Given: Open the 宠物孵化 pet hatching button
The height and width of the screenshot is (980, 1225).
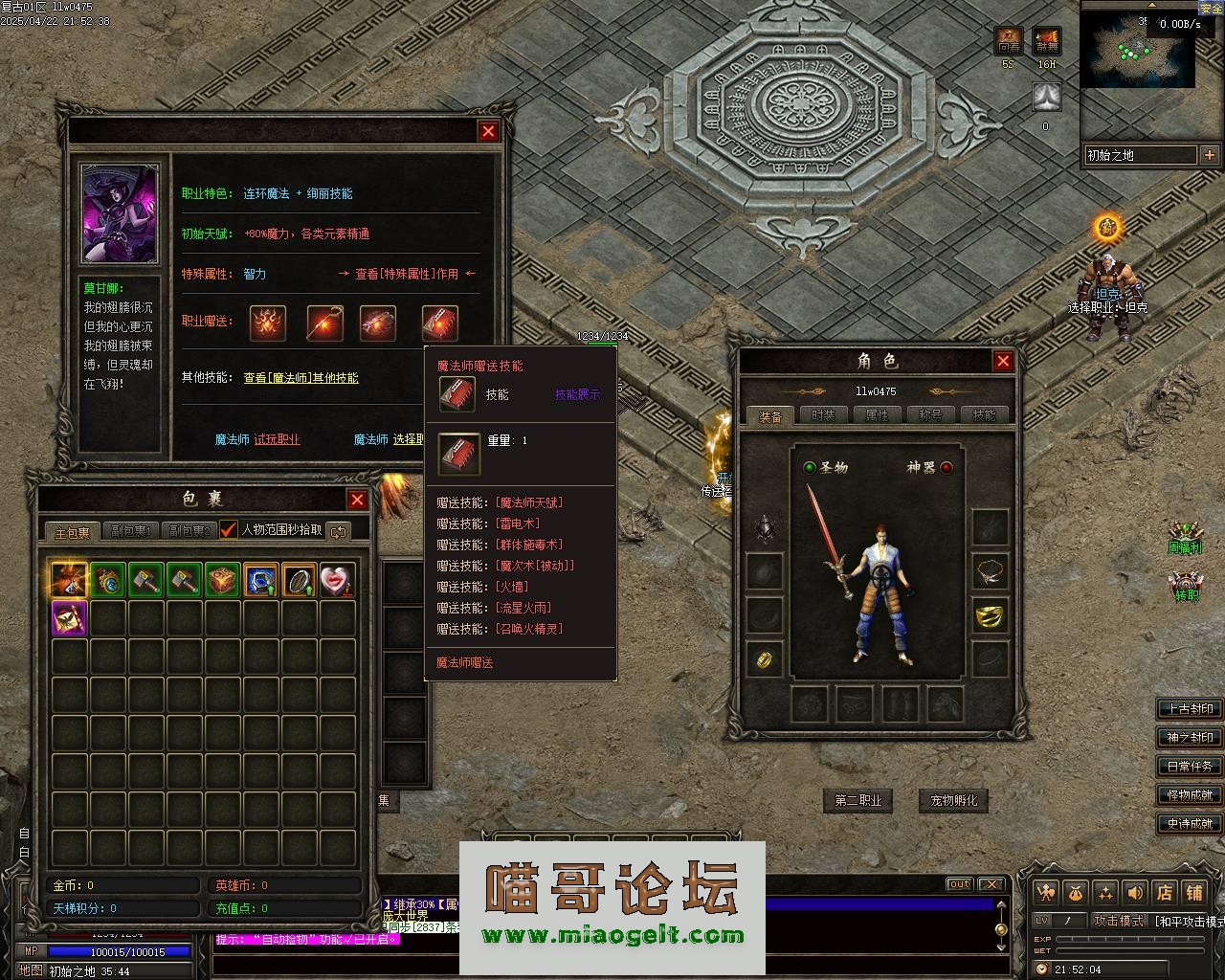Looking at the screenshot, I should tap(953, 800).
